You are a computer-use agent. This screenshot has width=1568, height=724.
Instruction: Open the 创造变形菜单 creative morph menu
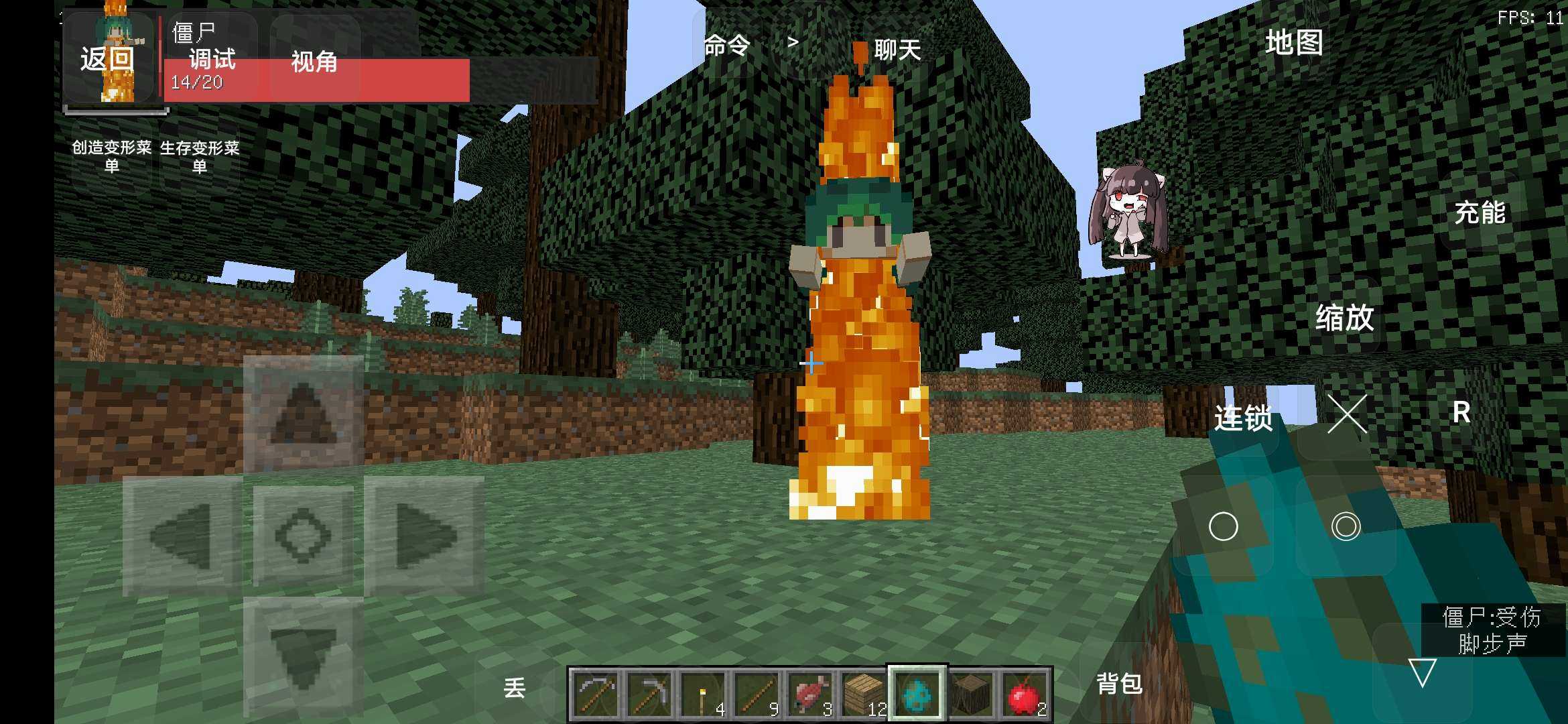112,156
